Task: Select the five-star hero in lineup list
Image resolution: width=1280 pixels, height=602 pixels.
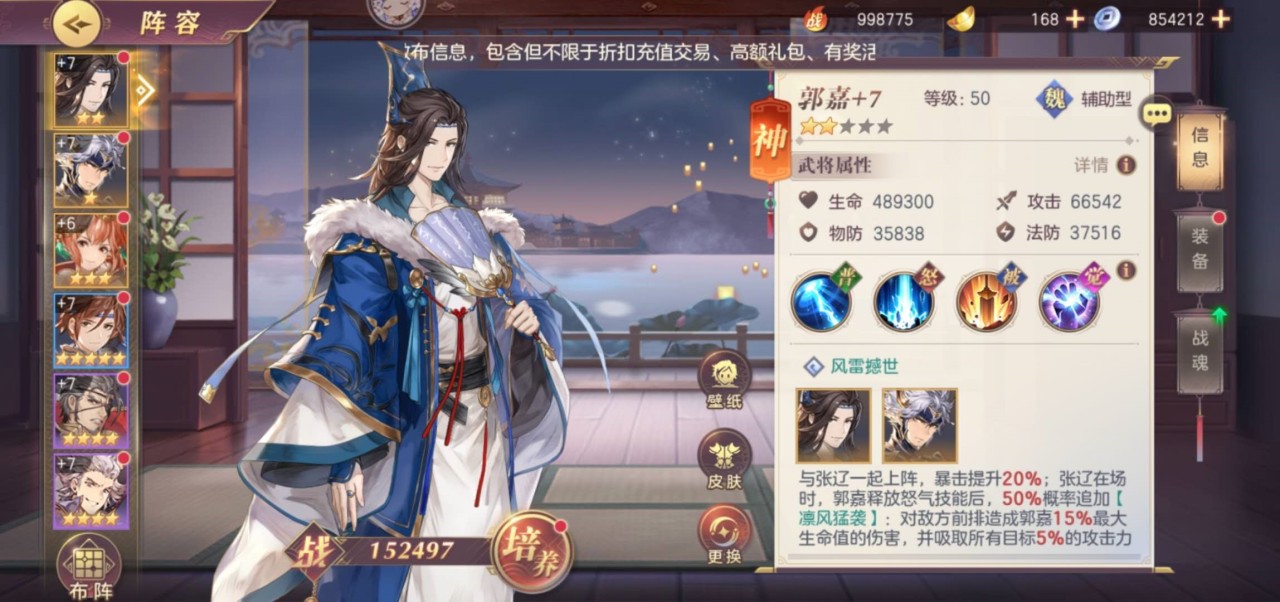Action: (x=91, y=330)
